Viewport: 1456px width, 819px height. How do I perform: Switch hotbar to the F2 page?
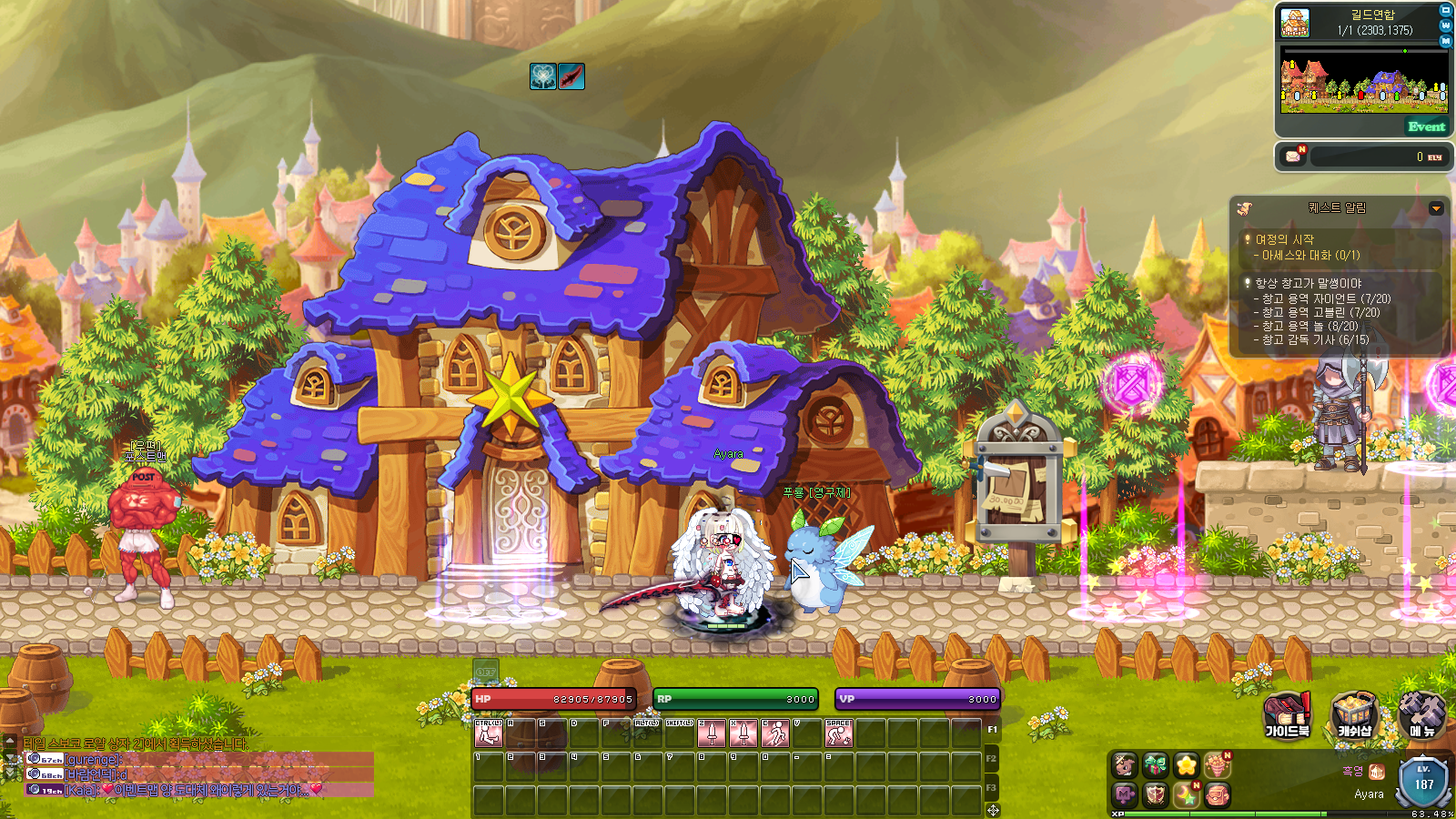click(x=991, y=758)
